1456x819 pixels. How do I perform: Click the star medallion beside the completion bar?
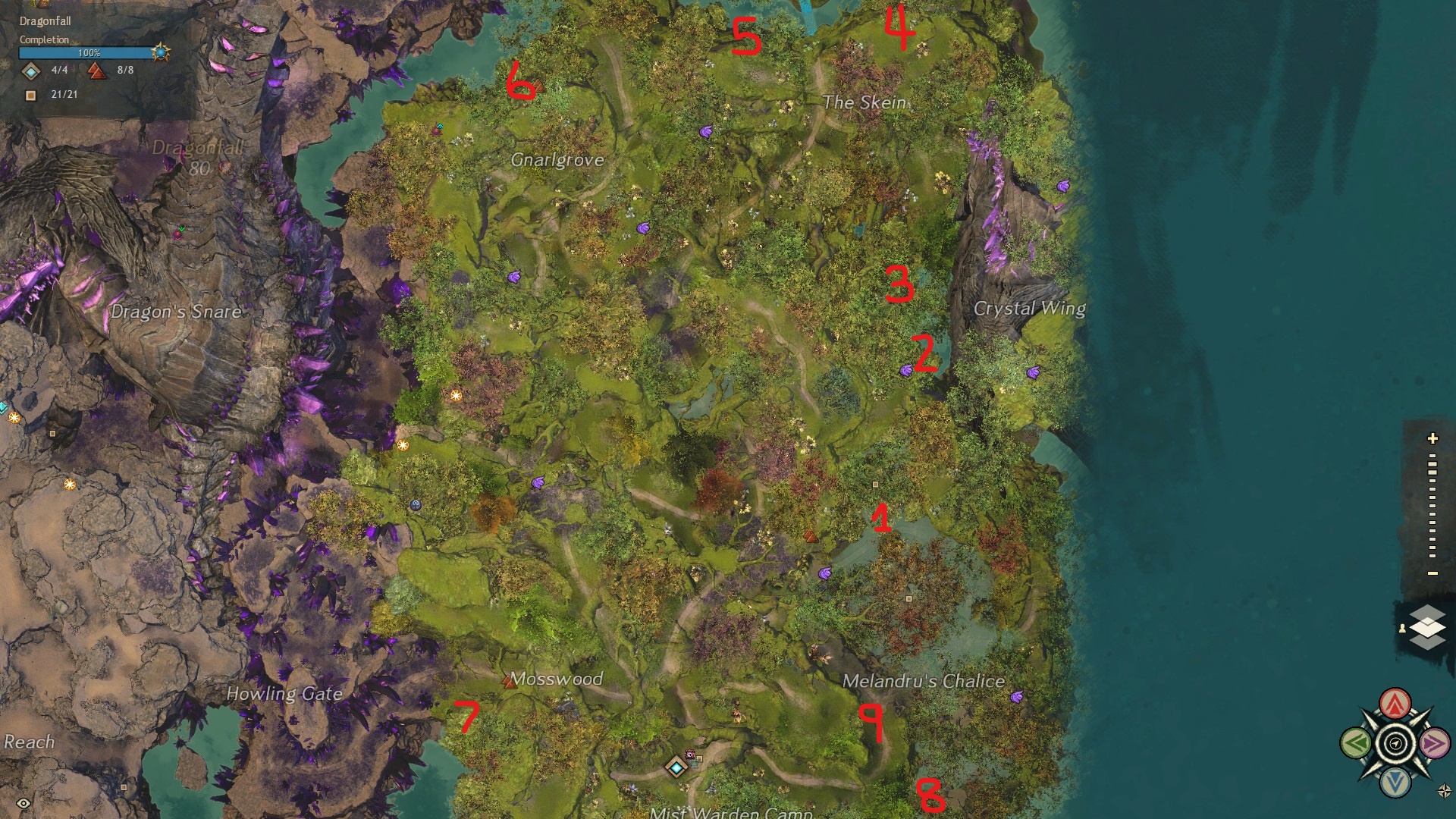coord(161,55)
